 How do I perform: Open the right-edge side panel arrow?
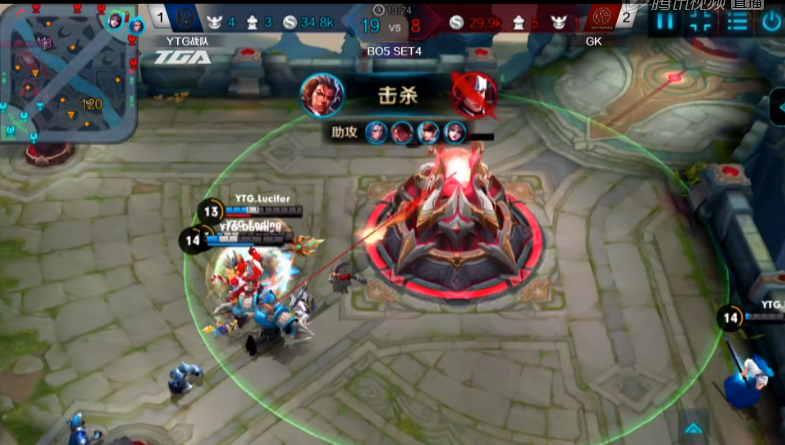(777, 106)
